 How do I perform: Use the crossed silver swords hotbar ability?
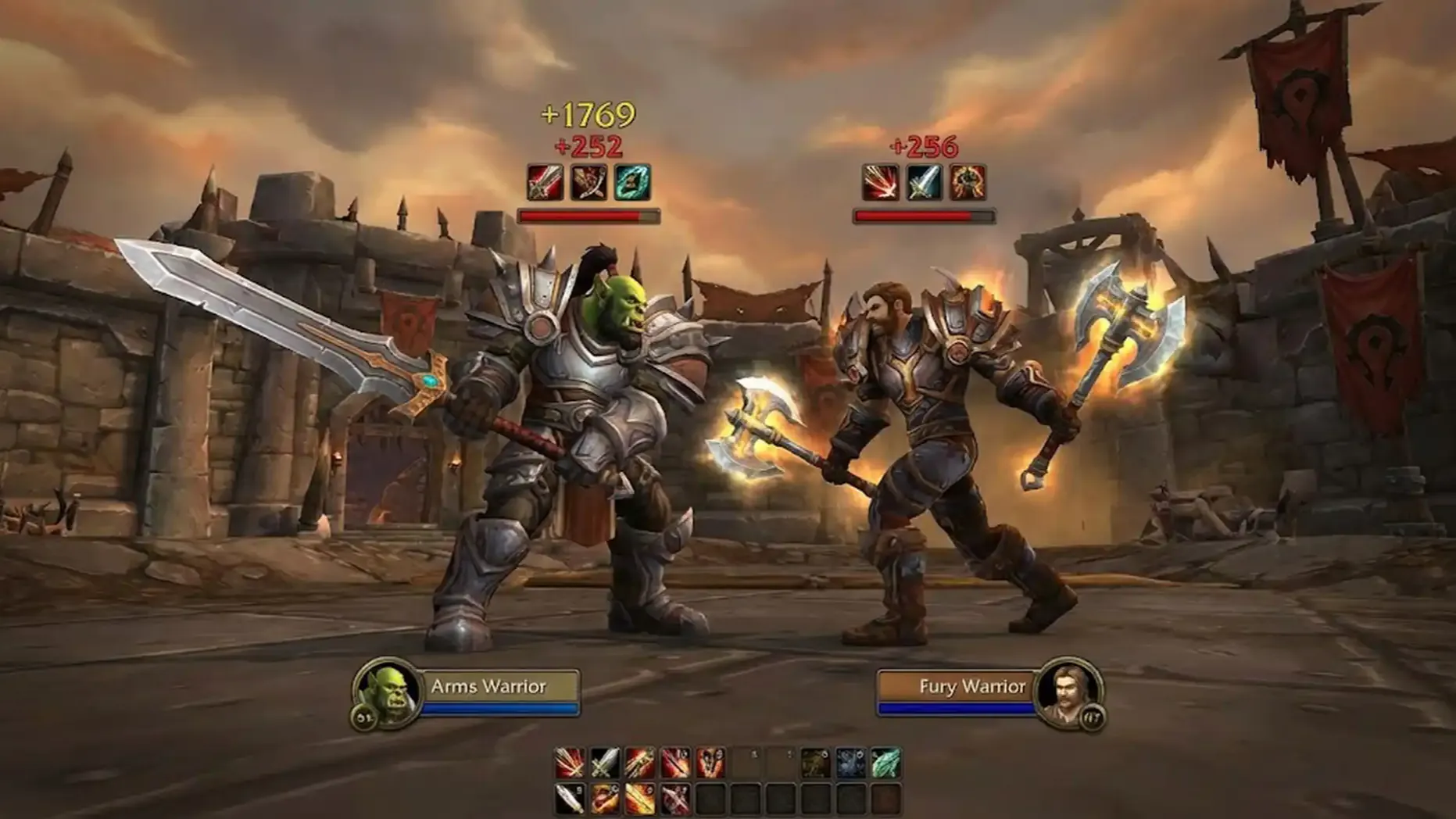click(604, 763)
